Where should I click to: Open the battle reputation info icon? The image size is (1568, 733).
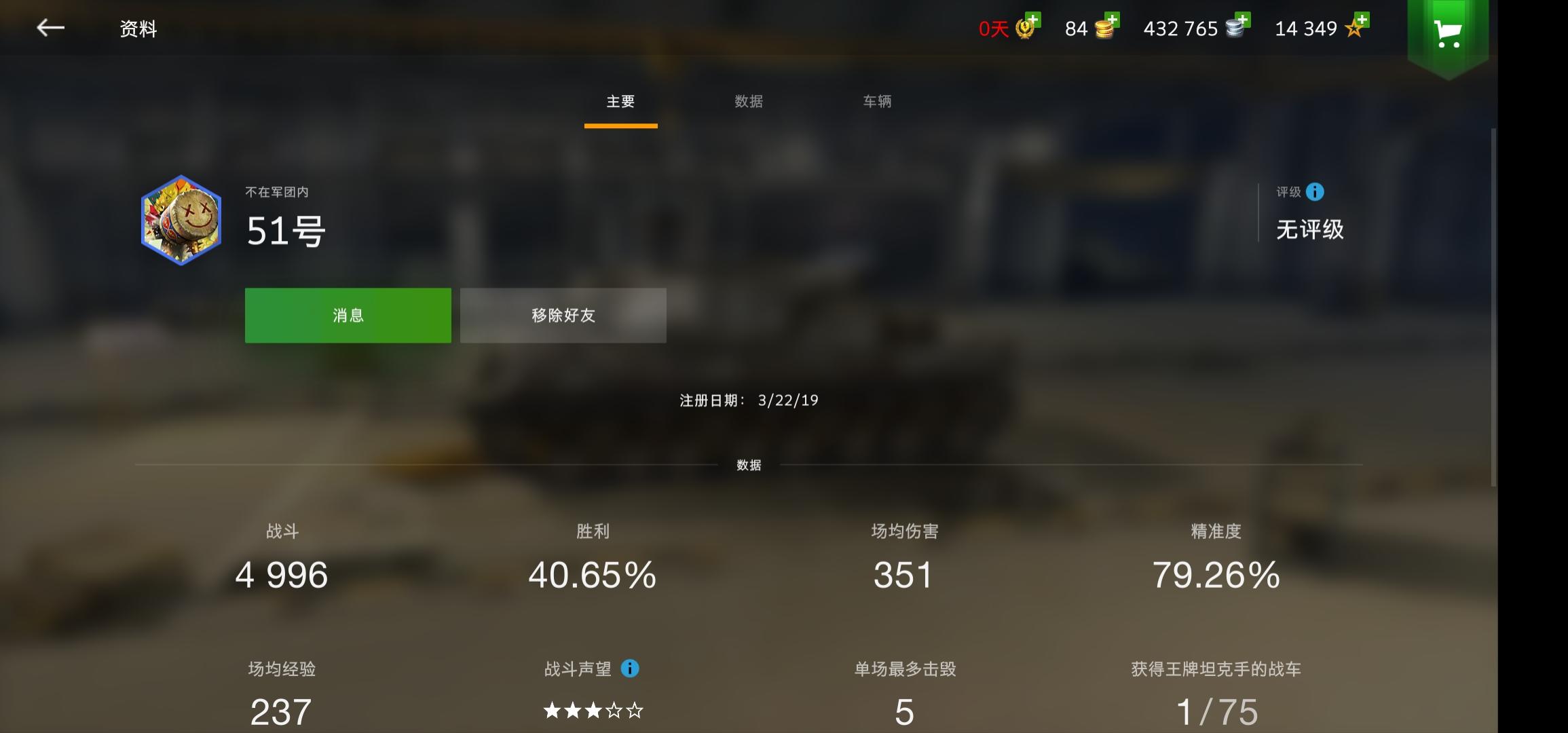631,669
